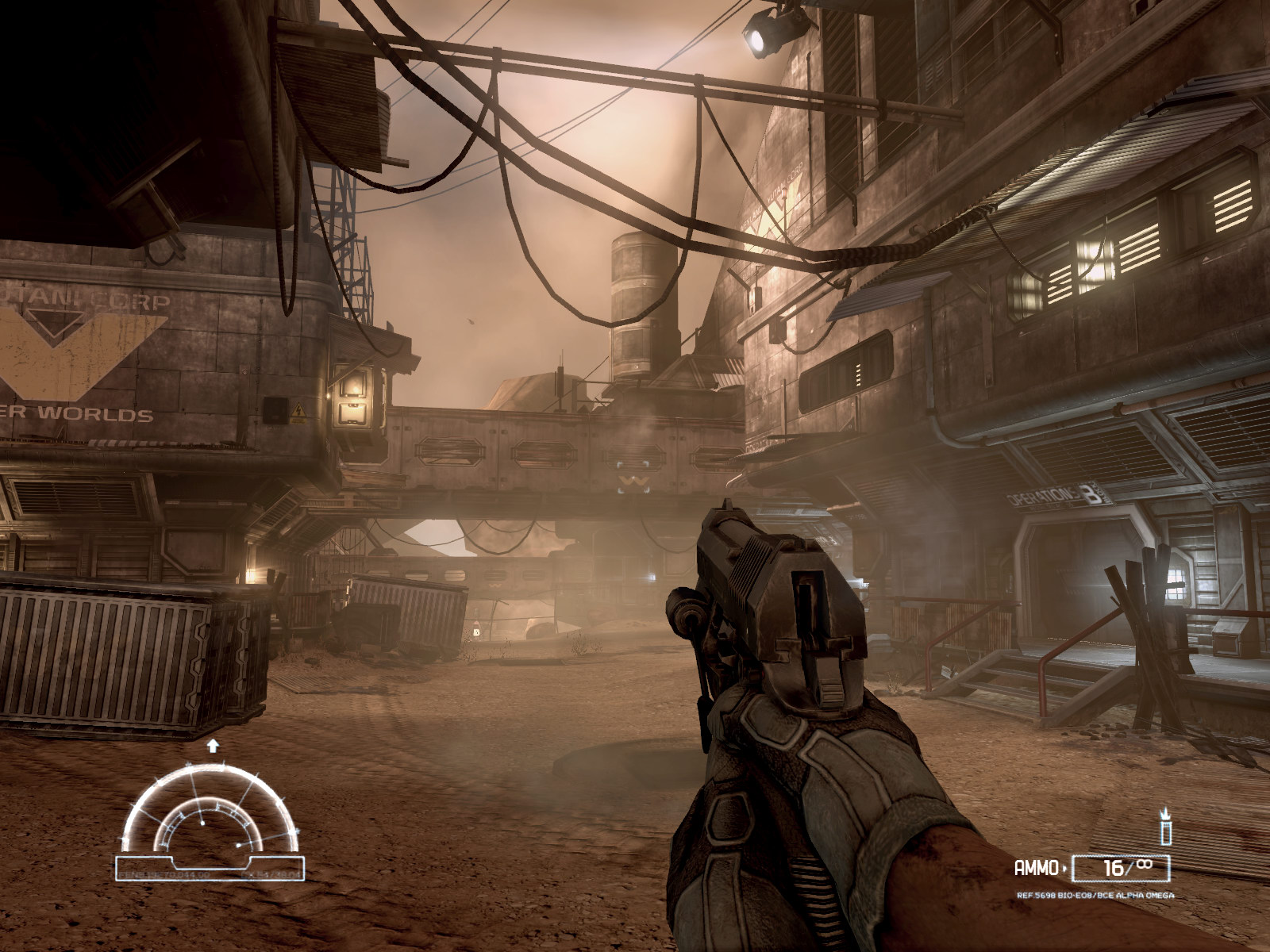1270x952 pixels.
Task: Click the objective direction arrow above the tracker
Action: pyautogui.click(x=212, y=746)
